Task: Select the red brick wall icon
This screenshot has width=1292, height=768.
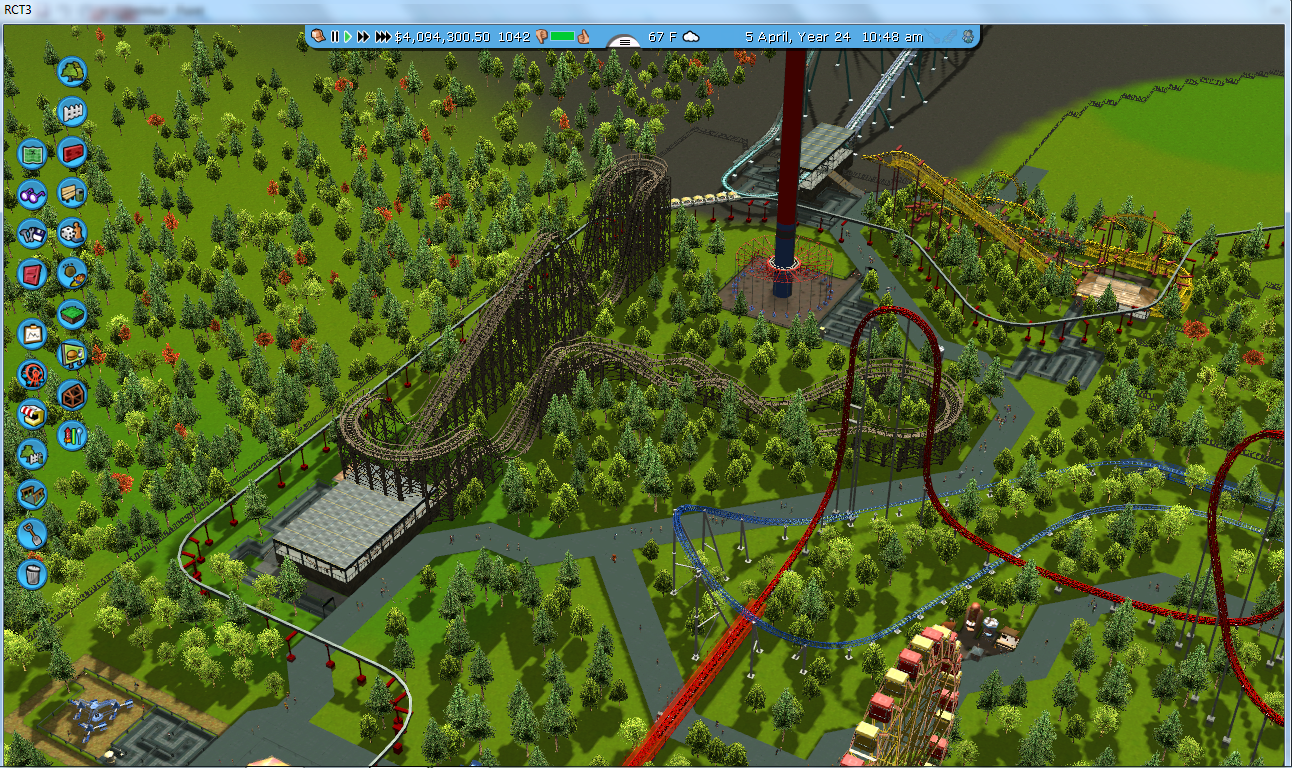Action: (x=72, y=152)
